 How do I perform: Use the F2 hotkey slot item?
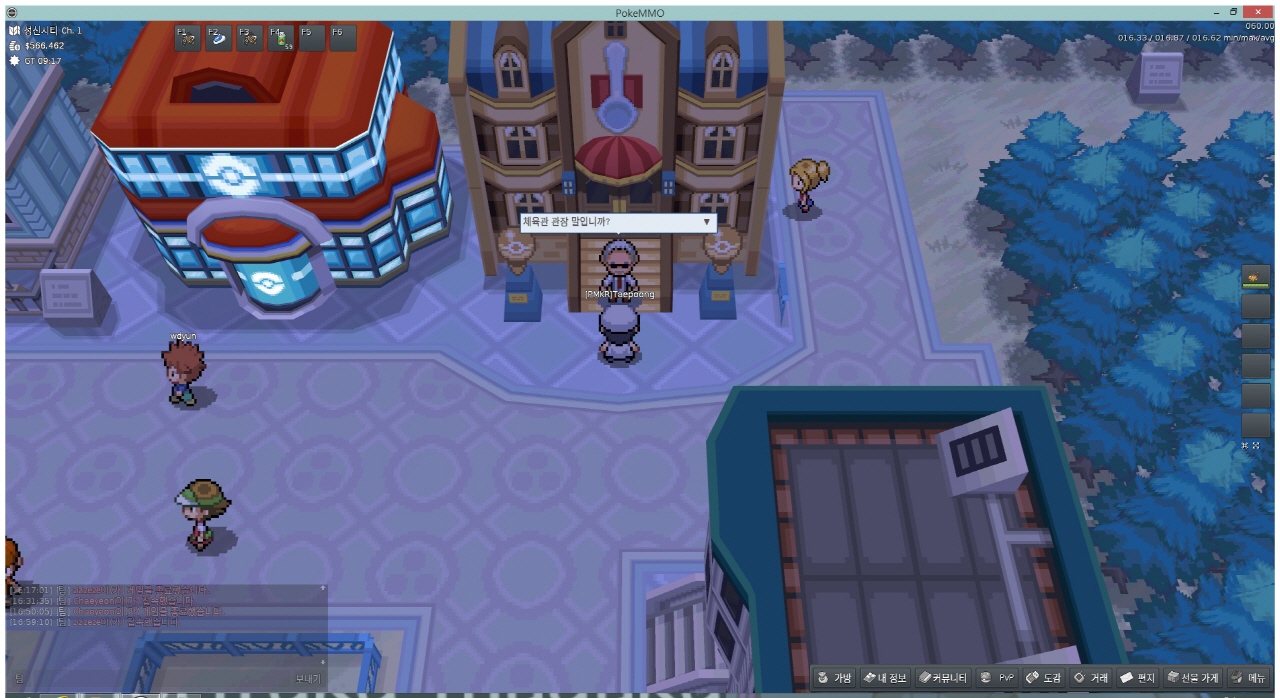pyautogui.click(x=217, y=38)
